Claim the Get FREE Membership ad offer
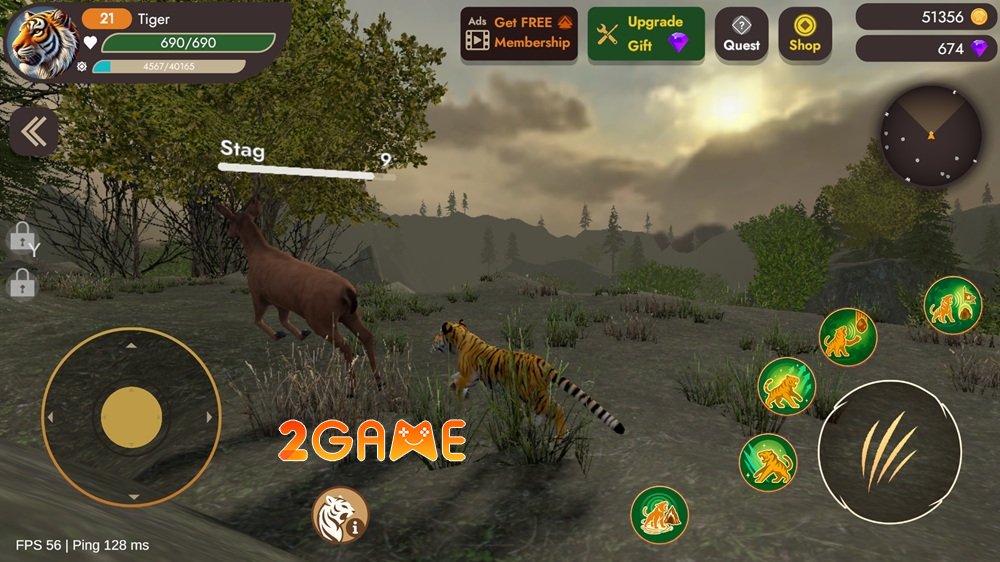 click(x=519, y=34)
